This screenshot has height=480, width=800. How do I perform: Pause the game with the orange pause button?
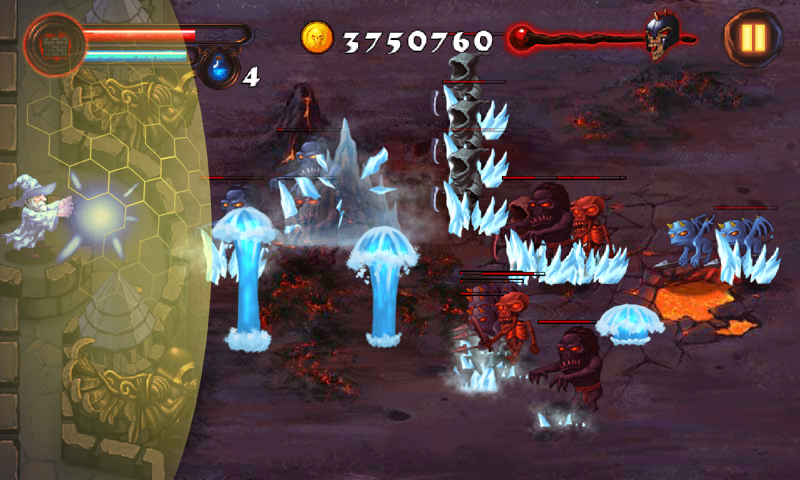pos(752,38)
